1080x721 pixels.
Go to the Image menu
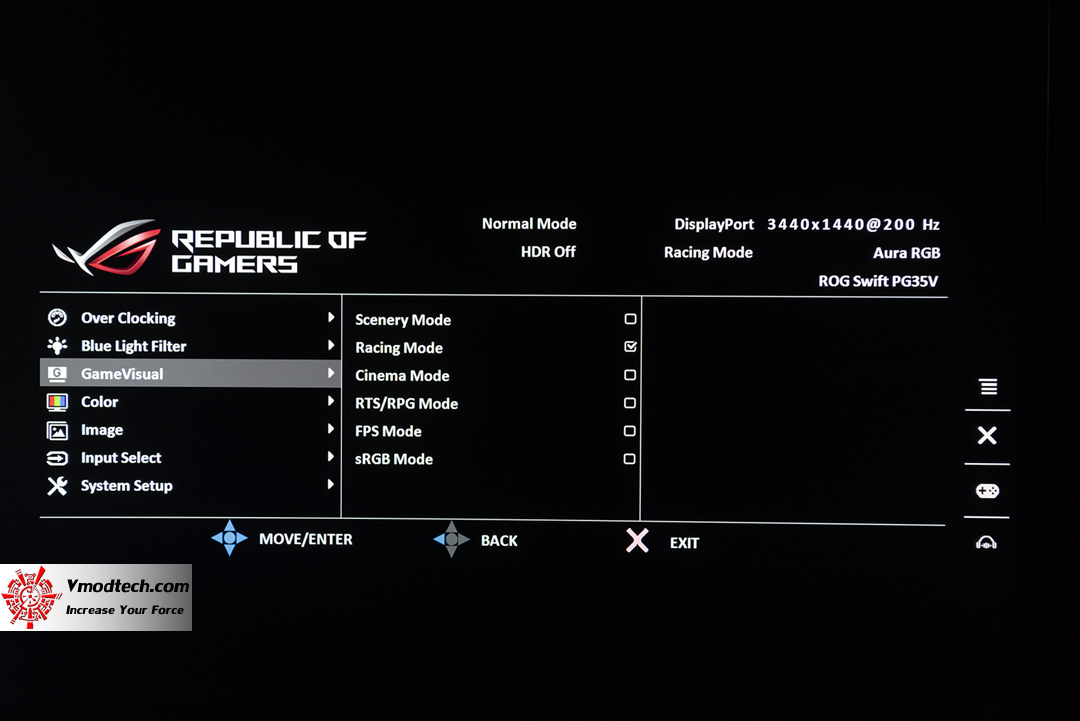[102, 430]
